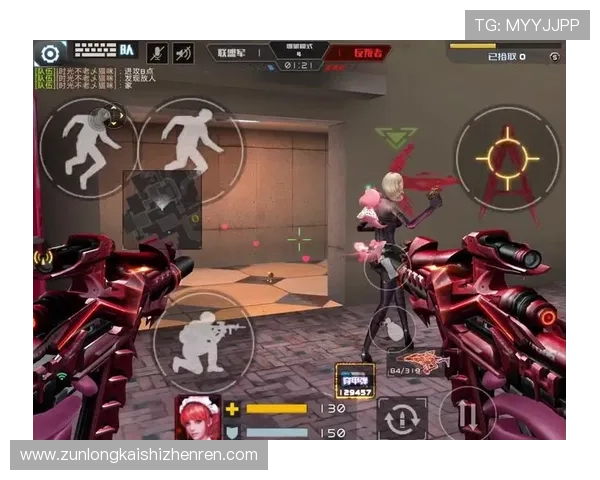Toggle the microphone mute icon
Screen dimensions: 600x480
(157, 52)
